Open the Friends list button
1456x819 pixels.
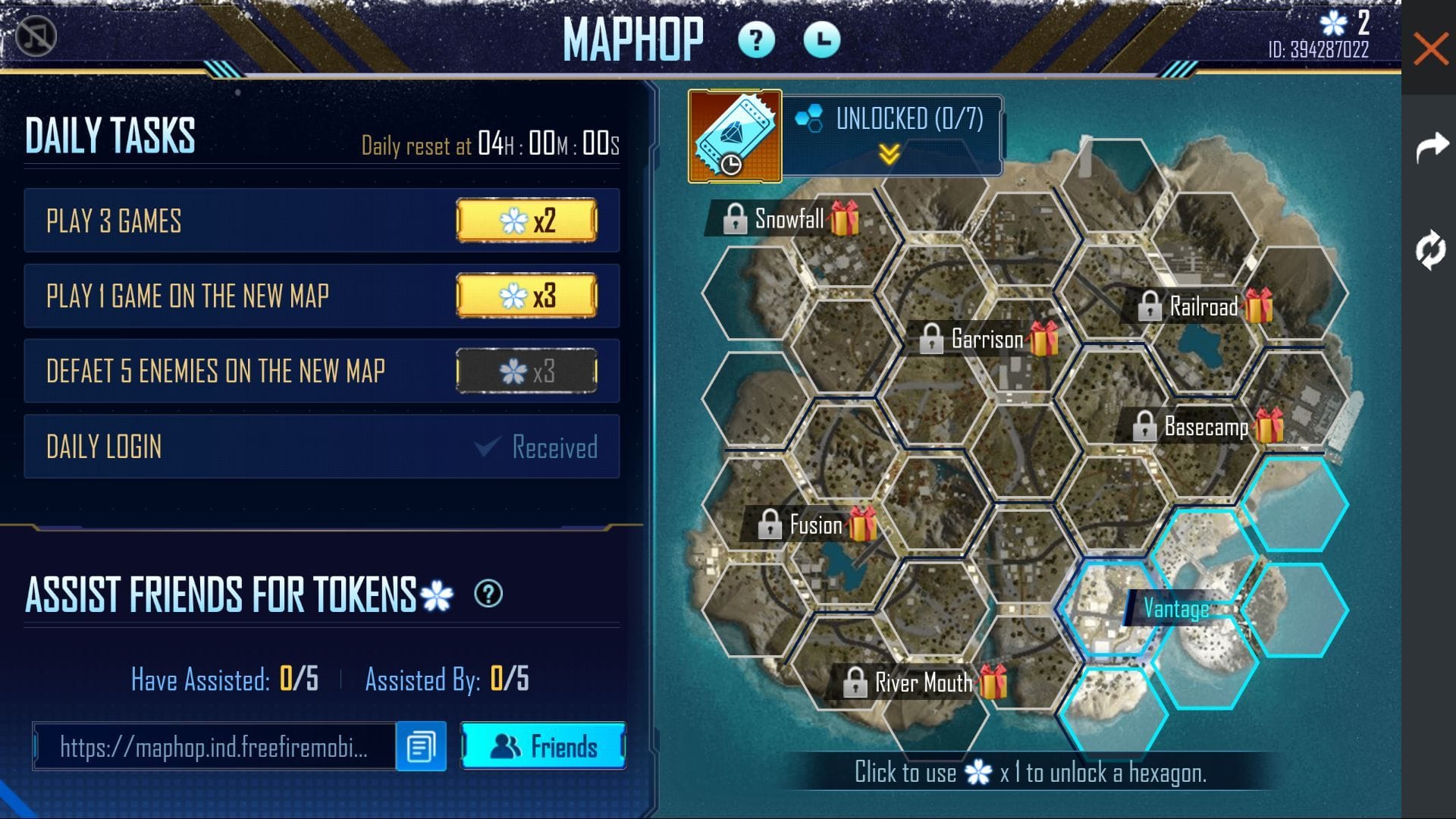(x=543, y=746)
